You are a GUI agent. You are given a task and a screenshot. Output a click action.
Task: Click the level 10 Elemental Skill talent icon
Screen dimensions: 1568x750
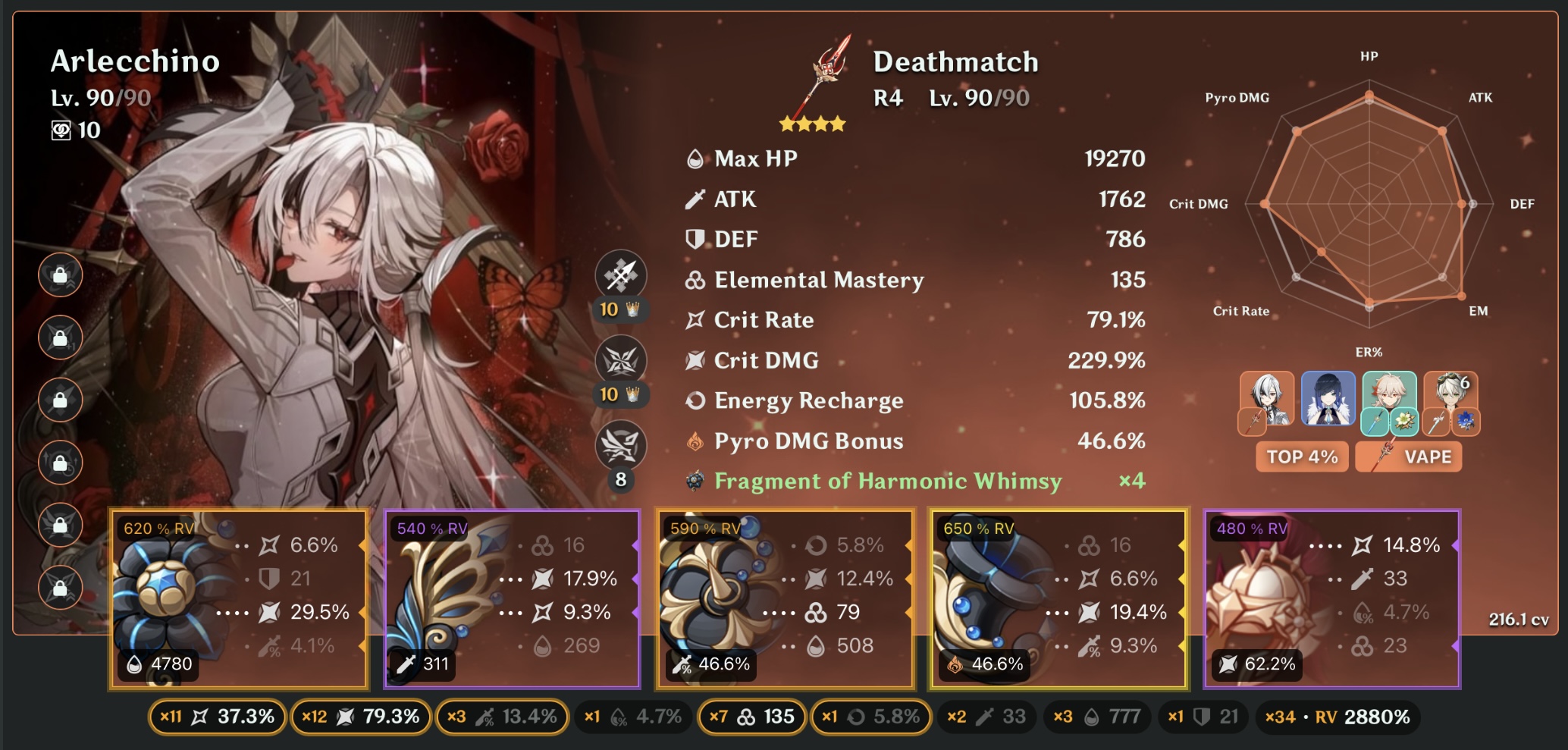coord(622,359)
